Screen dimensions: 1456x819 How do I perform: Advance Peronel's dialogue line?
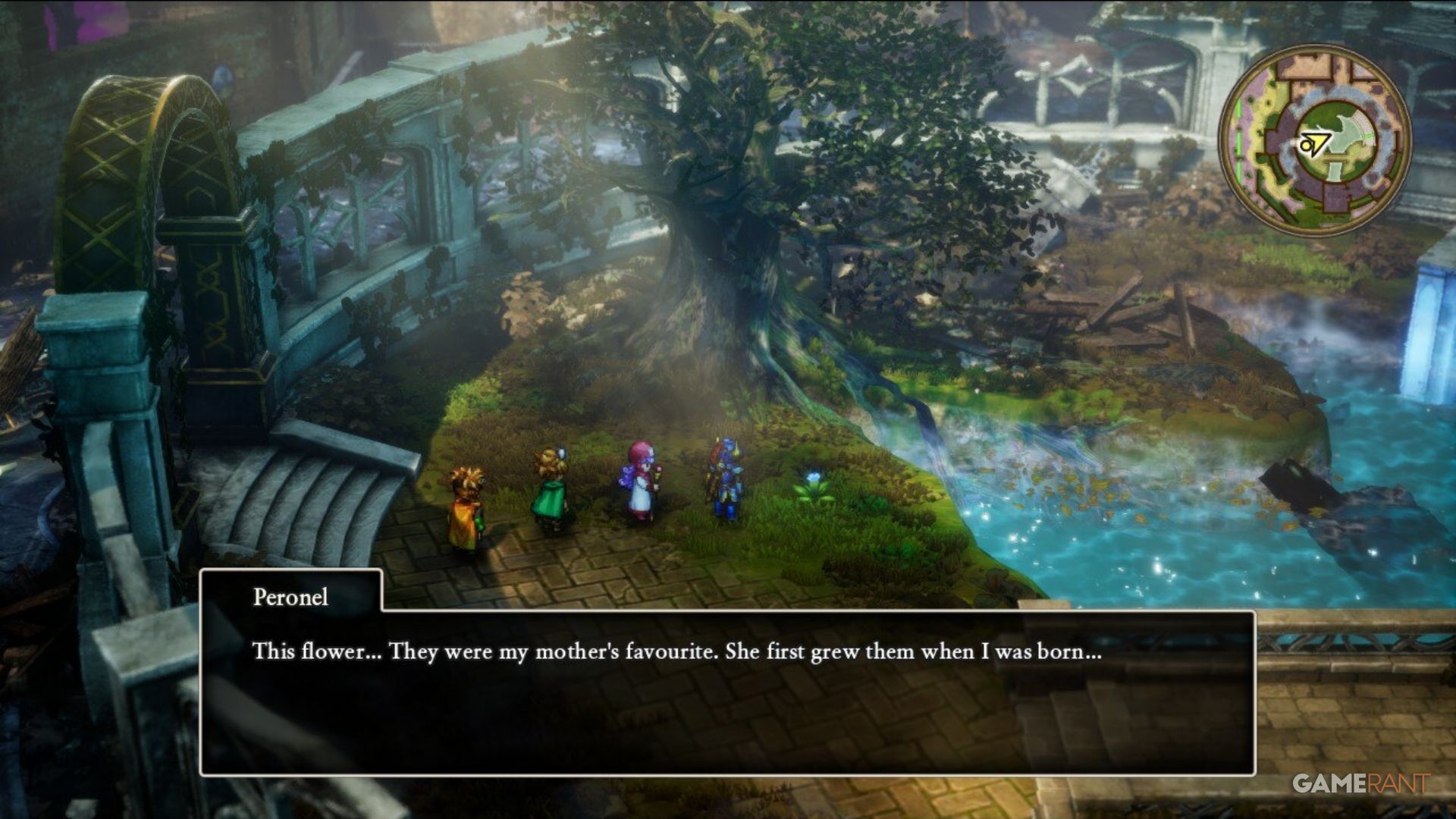728,682
